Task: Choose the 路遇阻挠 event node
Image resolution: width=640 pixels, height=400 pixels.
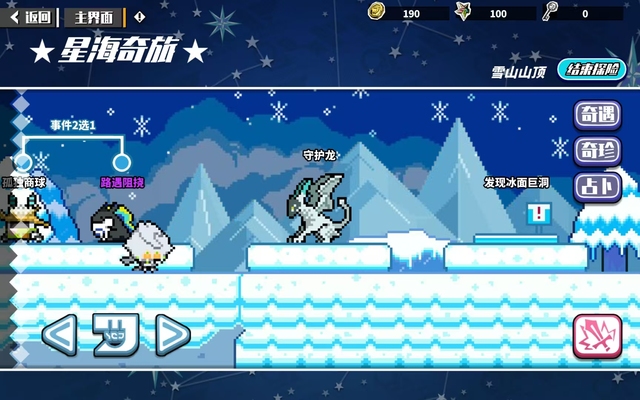Action: [122, 162]
